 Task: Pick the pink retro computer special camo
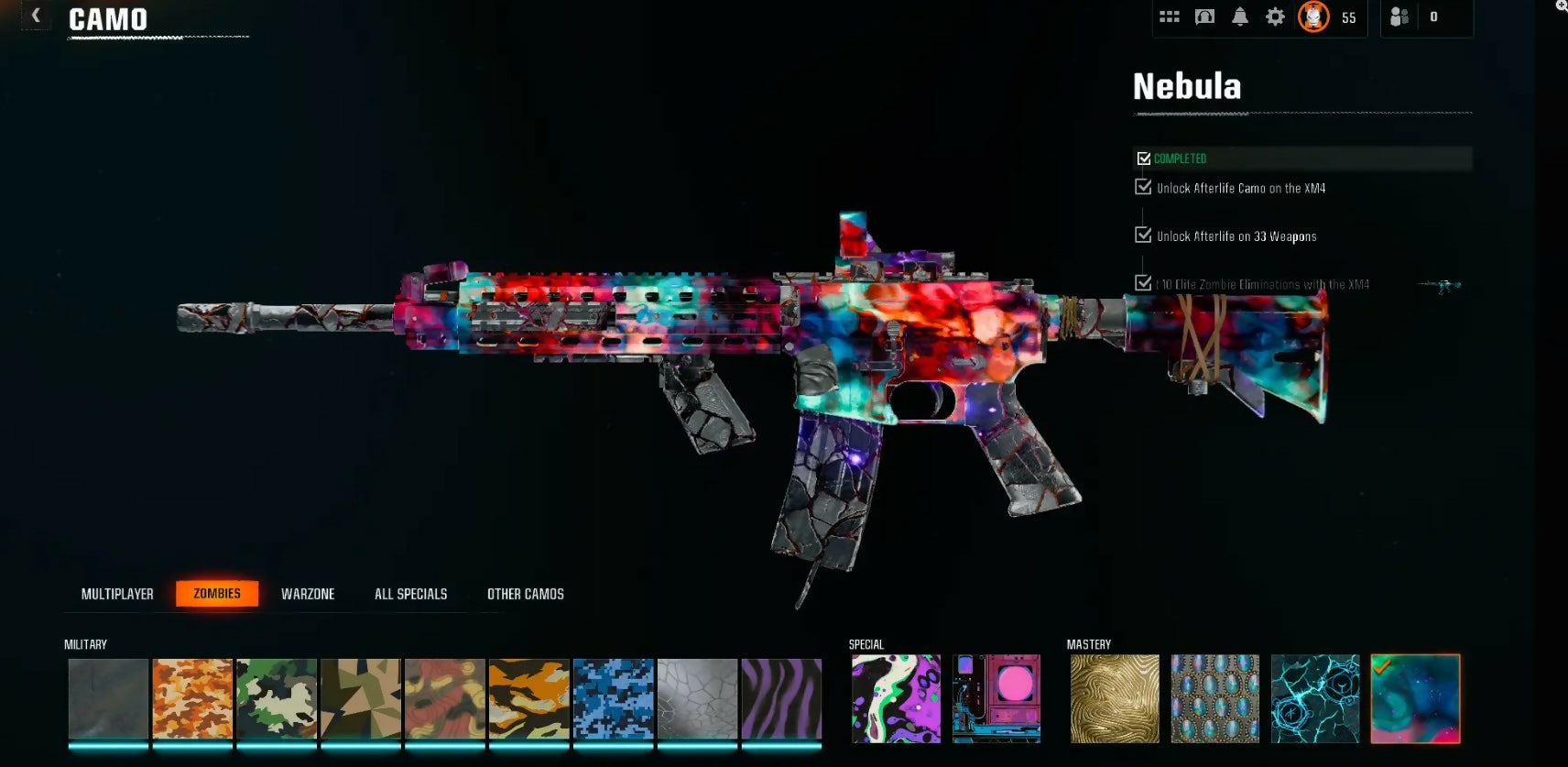[x=996, y=698]
